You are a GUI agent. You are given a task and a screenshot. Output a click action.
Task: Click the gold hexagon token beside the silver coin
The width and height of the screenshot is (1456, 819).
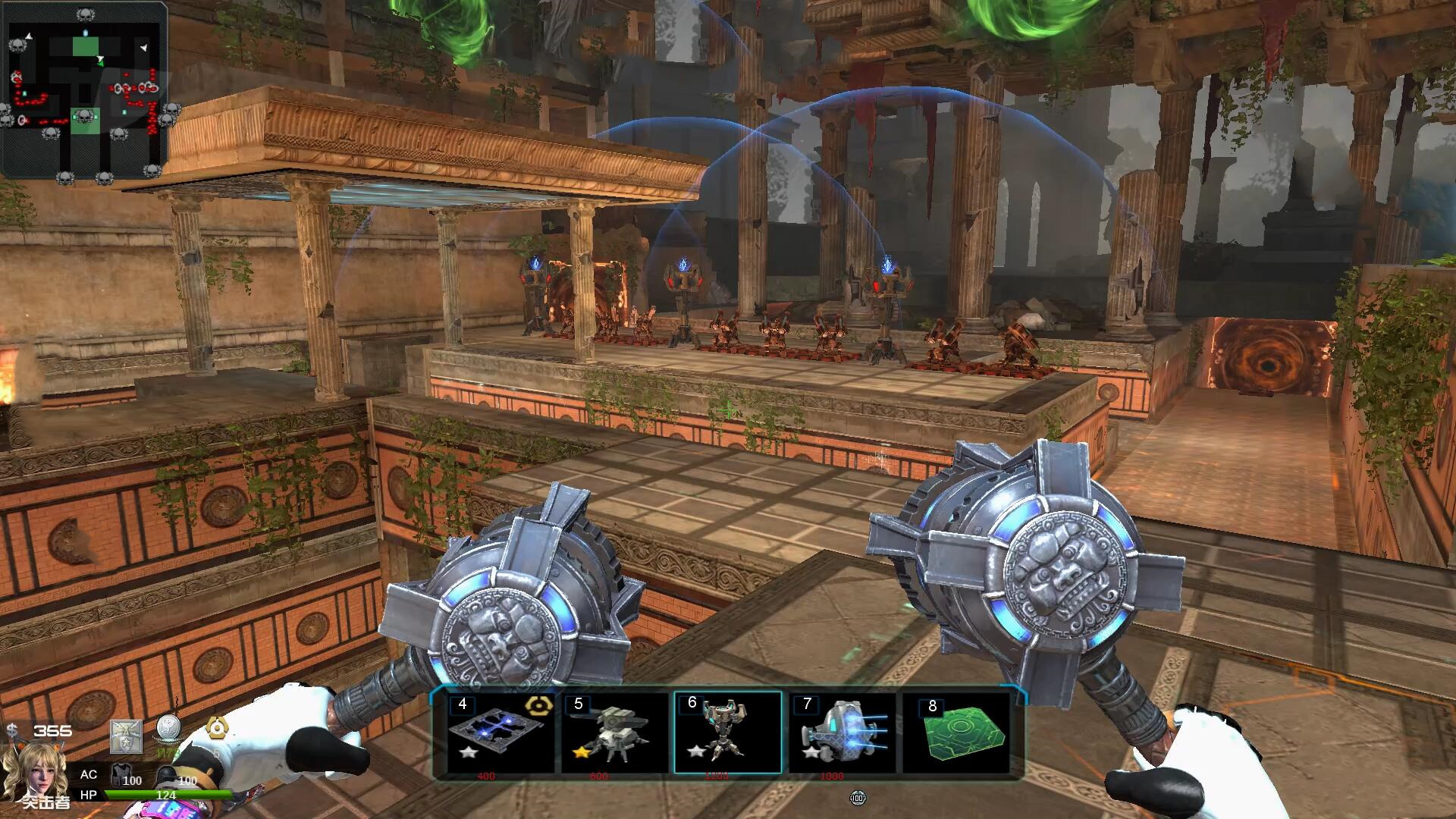pos(218,730)
